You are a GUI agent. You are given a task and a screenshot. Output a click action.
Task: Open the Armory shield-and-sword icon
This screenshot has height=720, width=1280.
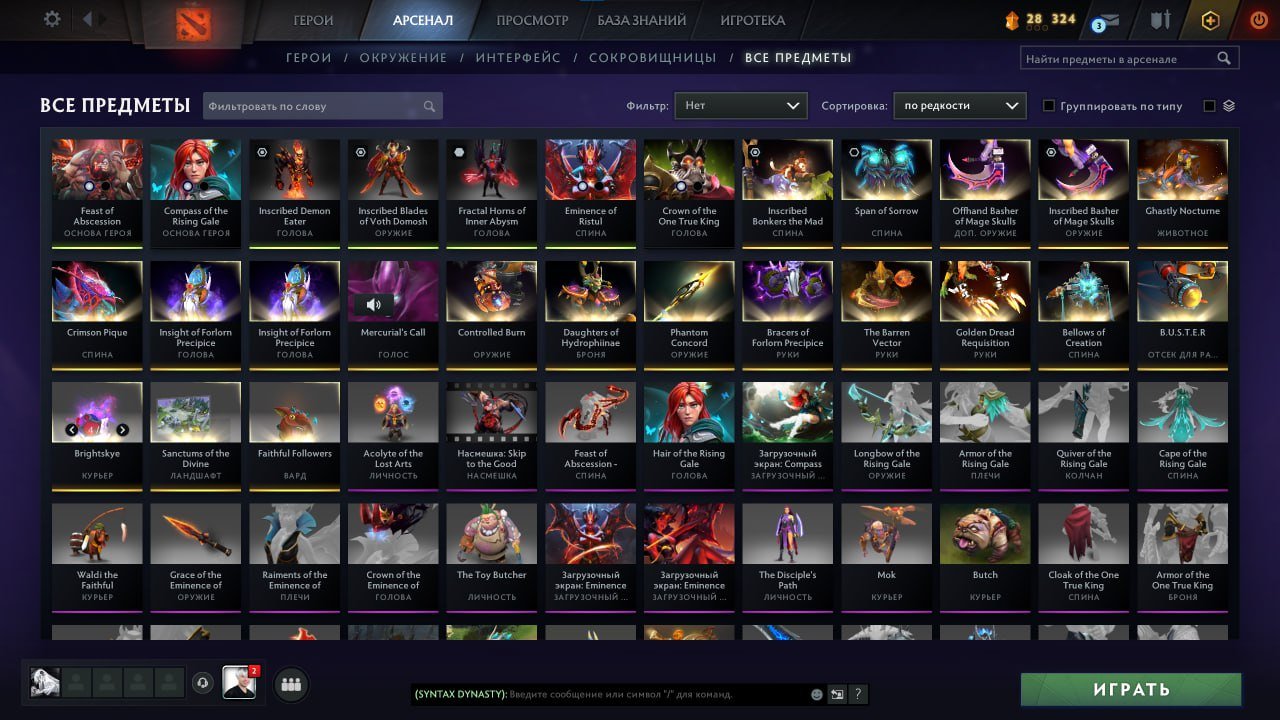coord(1162,18)
